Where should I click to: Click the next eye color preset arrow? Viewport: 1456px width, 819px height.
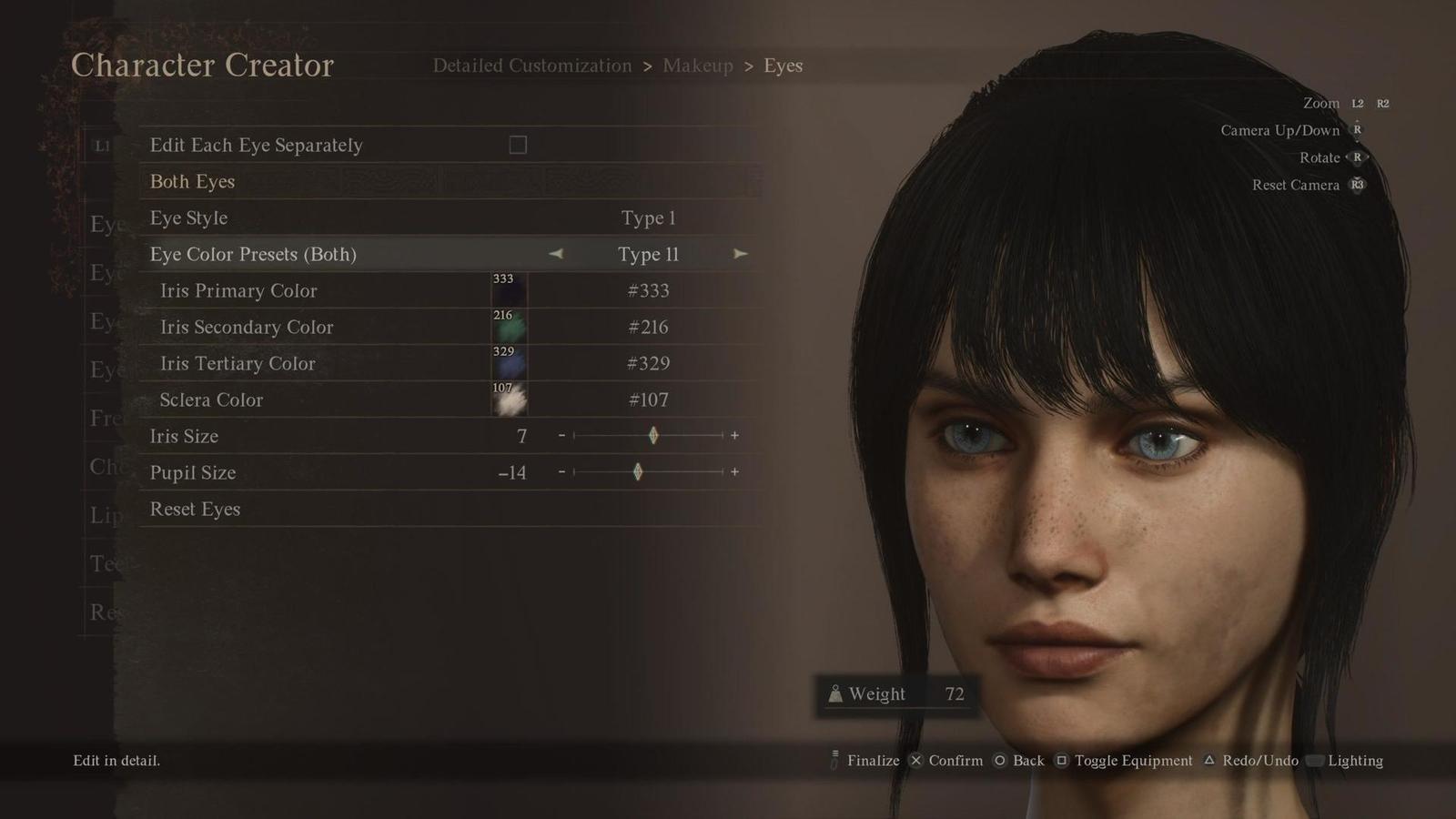coord(741,254)
